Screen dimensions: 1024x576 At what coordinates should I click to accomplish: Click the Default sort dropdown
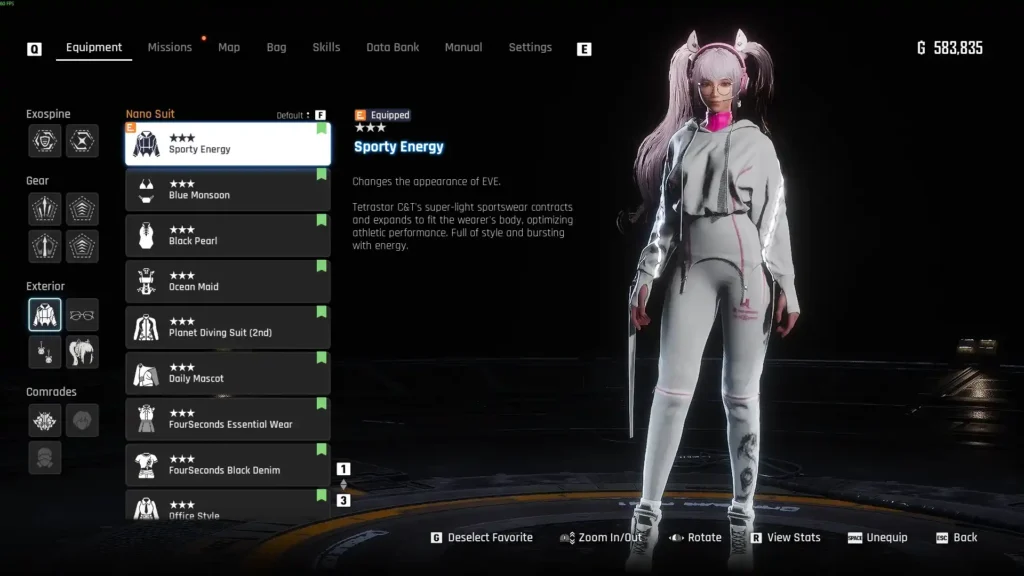click(295, 115)
